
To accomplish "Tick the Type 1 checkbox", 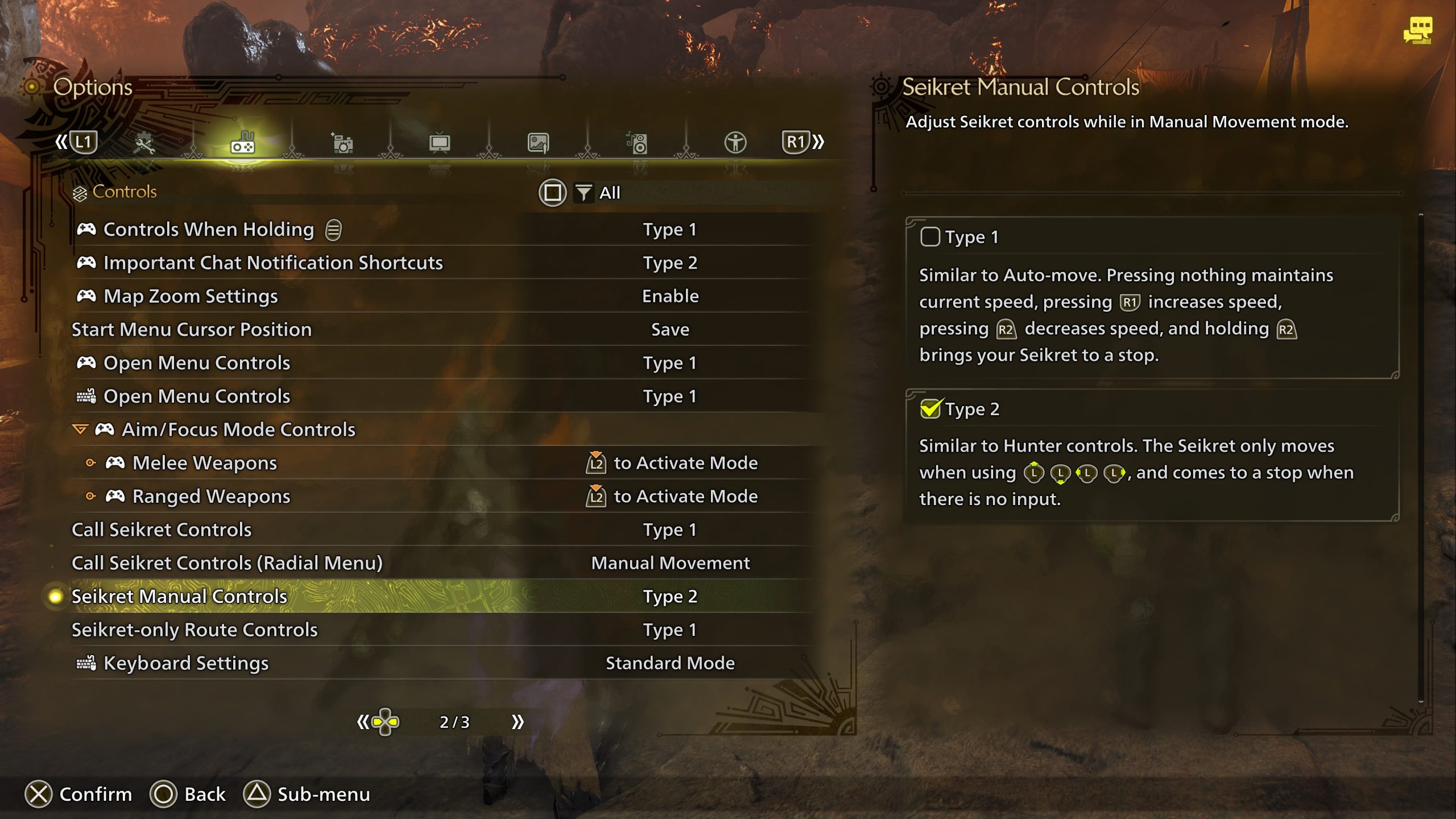I will pos(930,237).
